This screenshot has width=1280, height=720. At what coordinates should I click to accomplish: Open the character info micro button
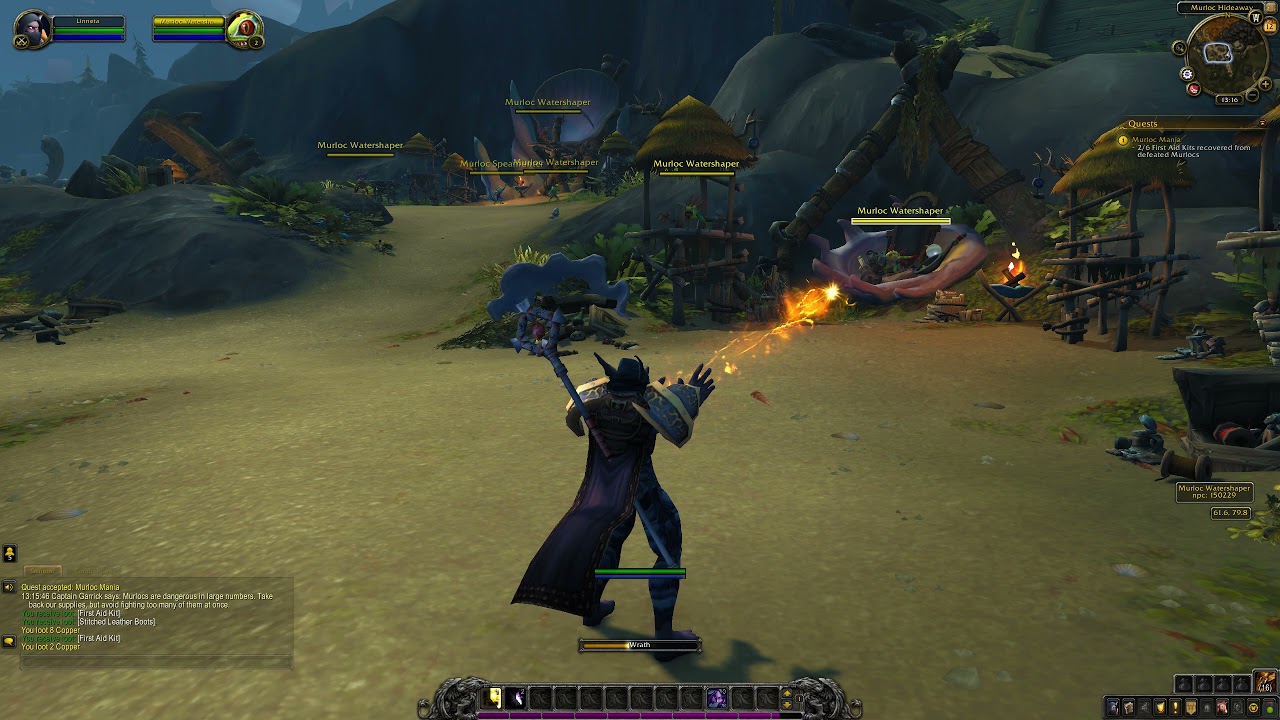1113,707
